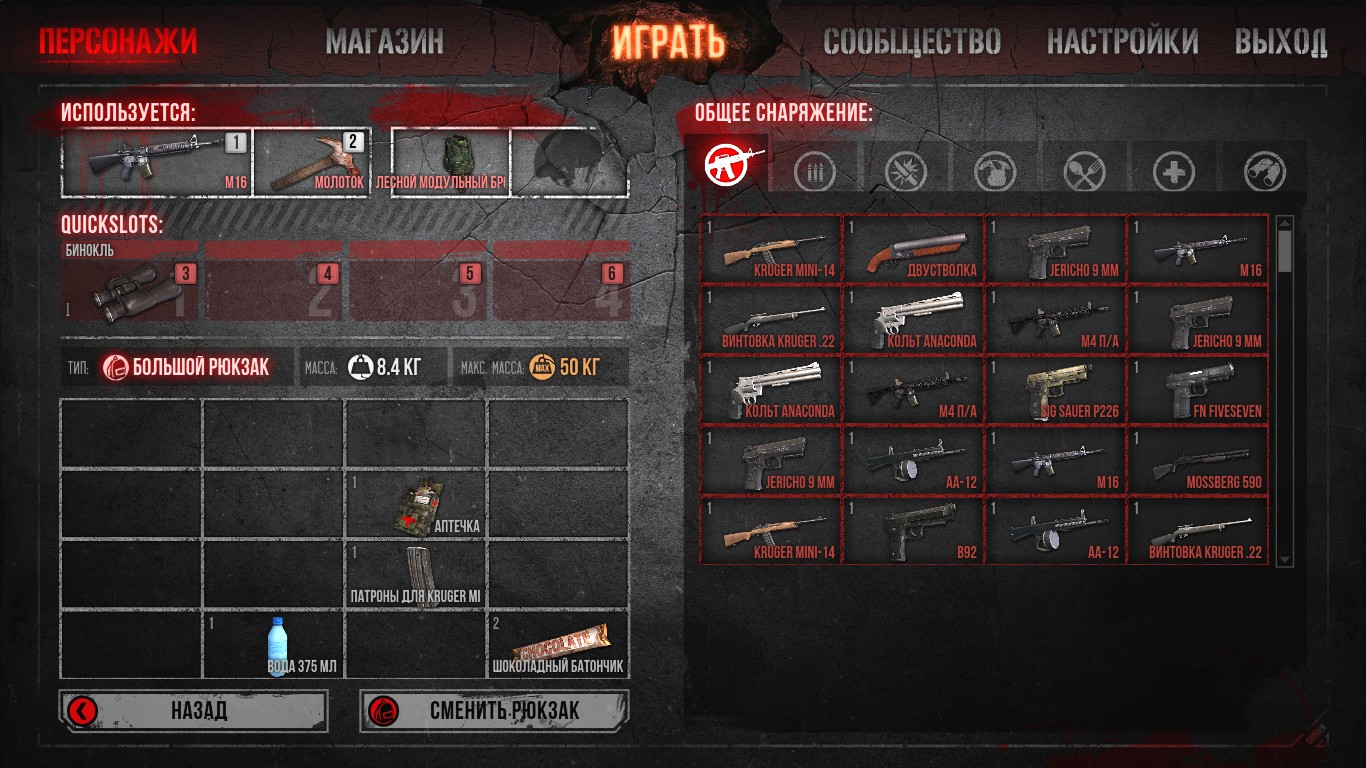This screenshot has height=768, width=1366.
Task: Switch to the food fork-and-spoon tab
Action: tap(1083, 173)
